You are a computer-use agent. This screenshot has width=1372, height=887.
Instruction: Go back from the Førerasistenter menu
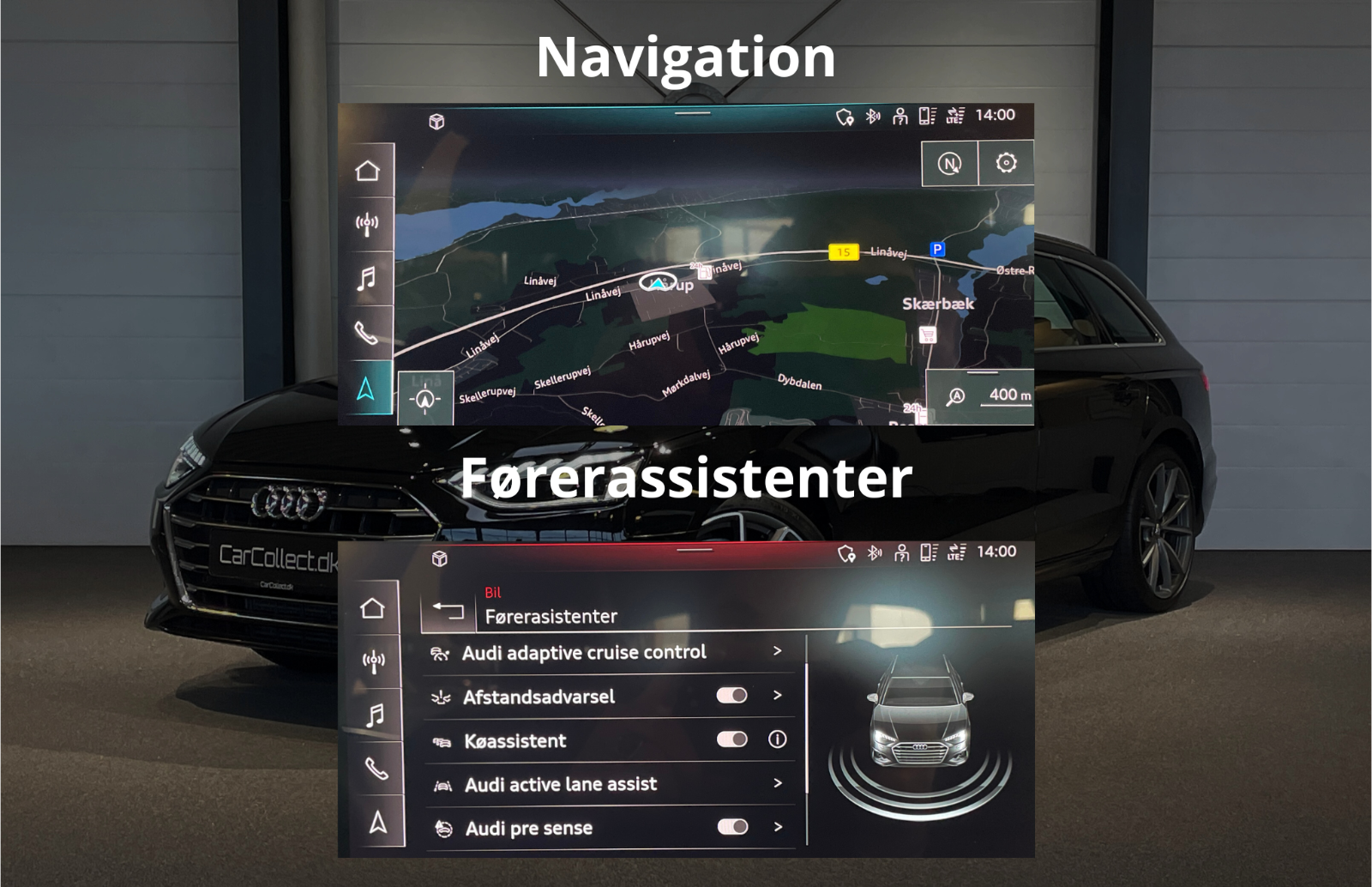pos(448,610)
